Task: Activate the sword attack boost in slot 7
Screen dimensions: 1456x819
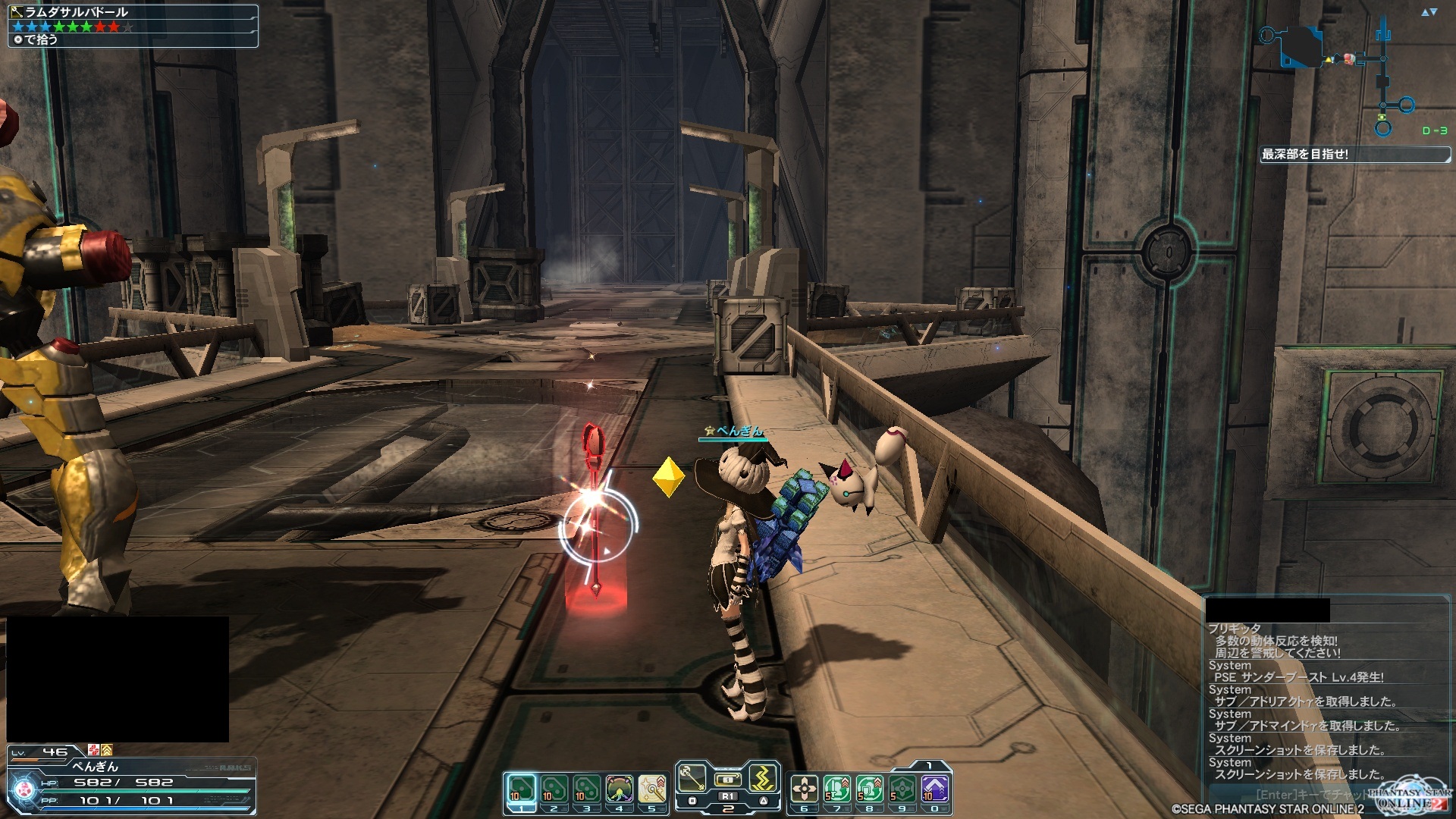Action: click(x=836, y=789)
